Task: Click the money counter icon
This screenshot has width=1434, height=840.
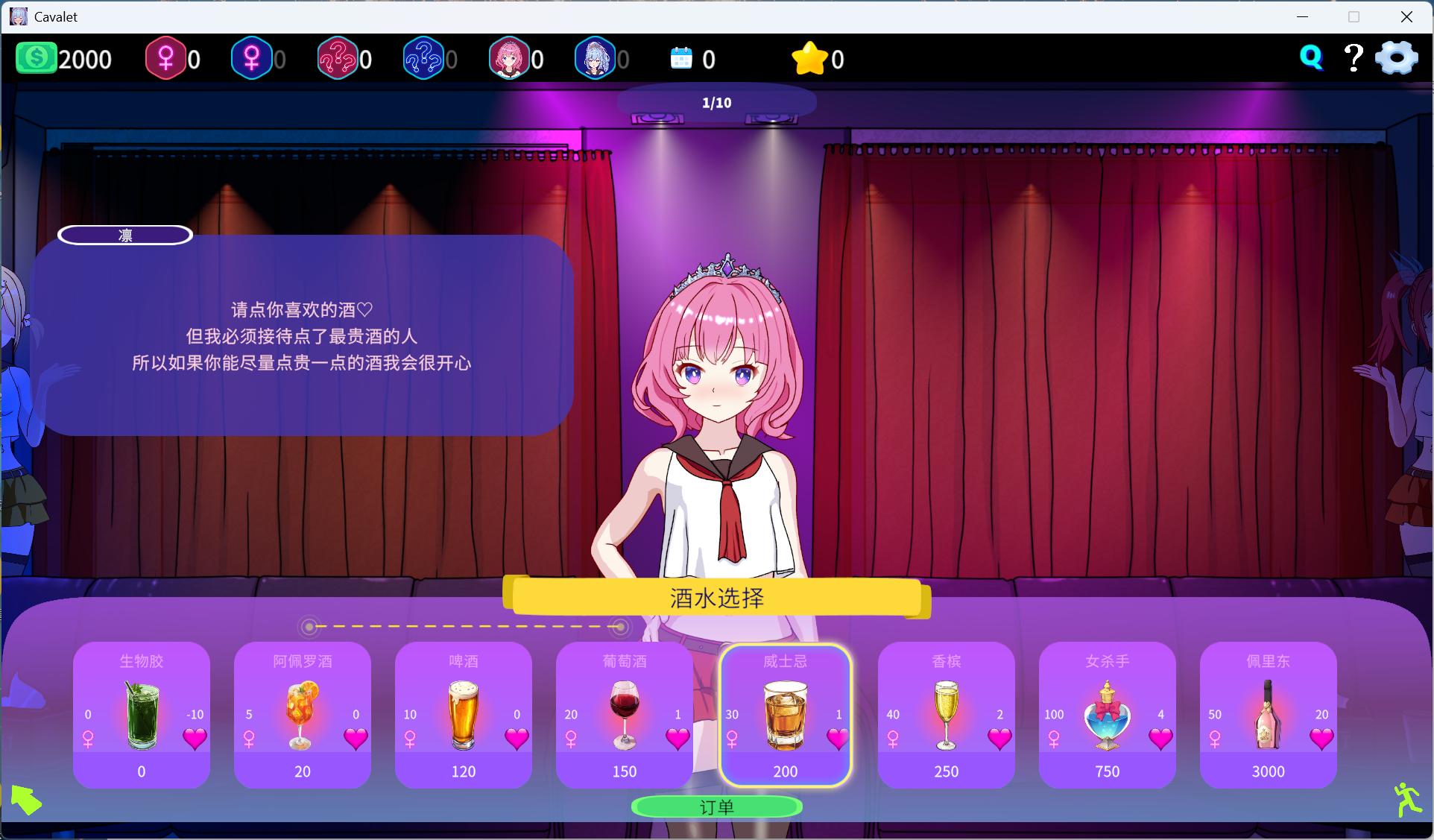Action: [36, 57]
